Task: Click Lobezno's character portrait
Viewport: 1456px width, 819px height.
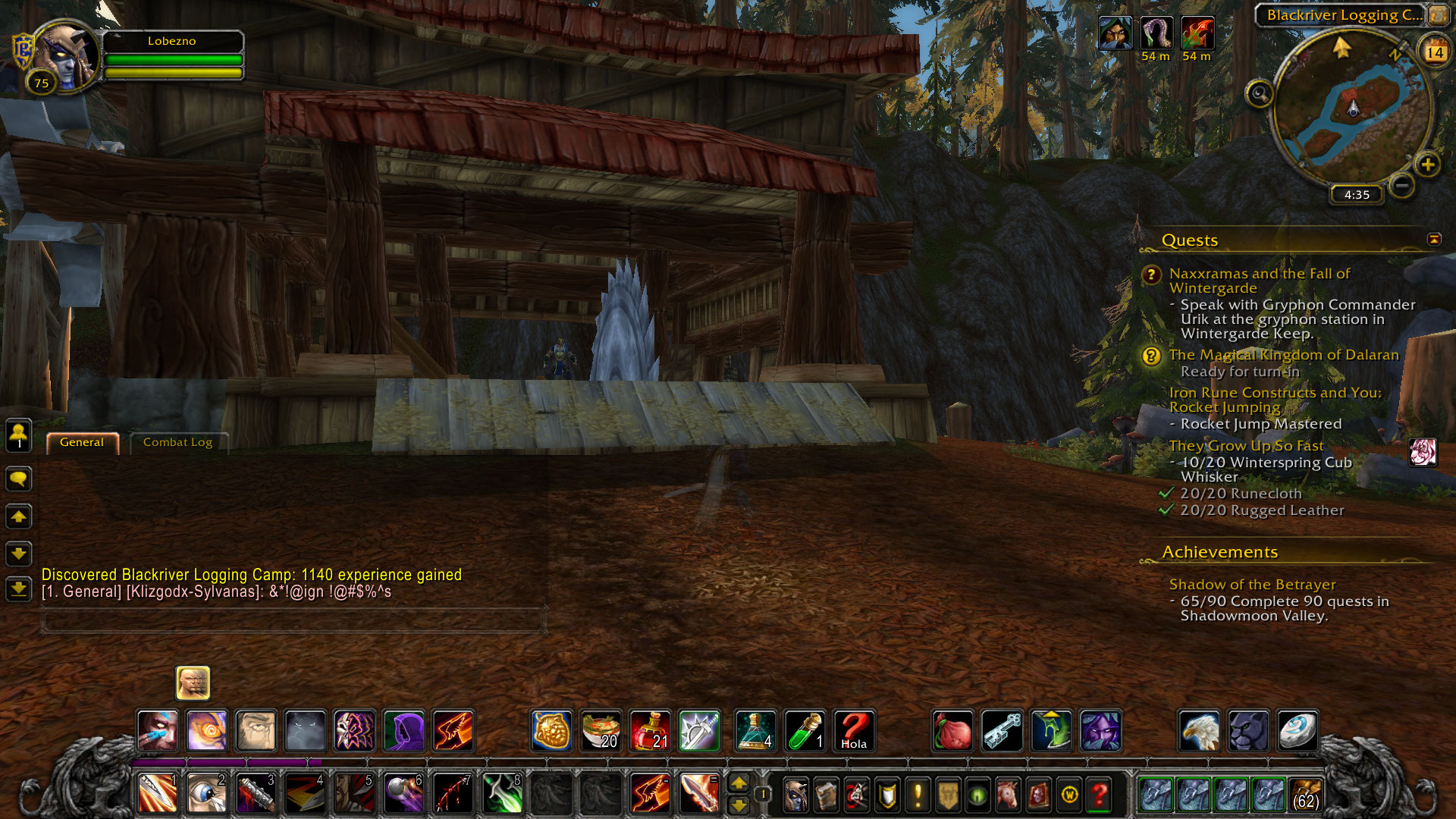Action: click(67, 57)
